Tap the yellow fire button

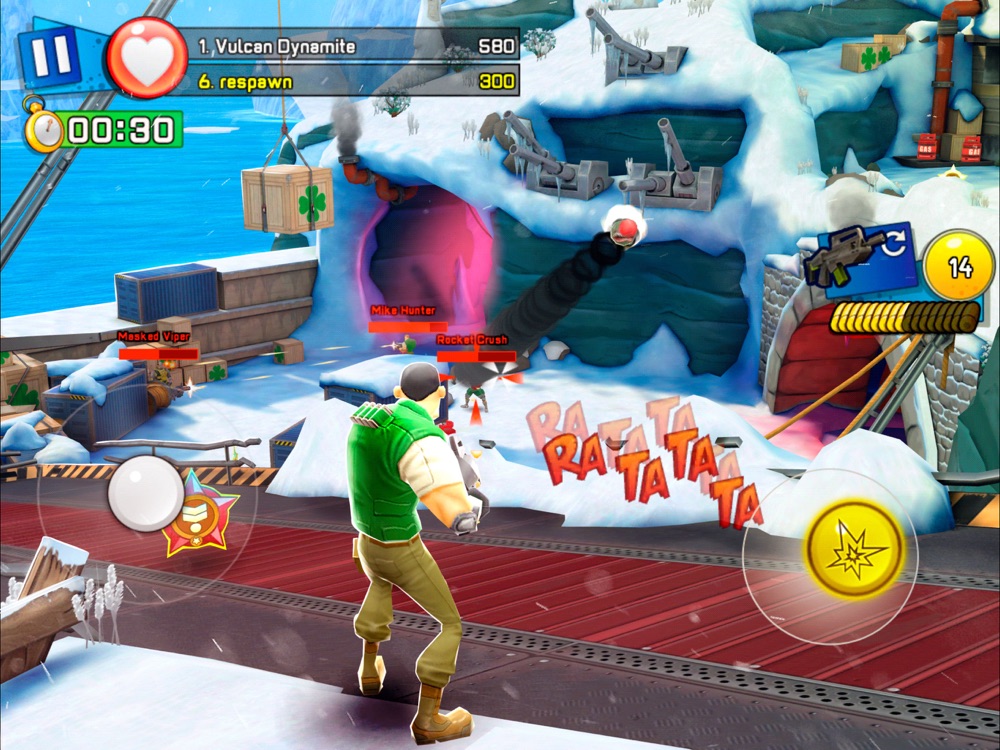click(853, 549)
